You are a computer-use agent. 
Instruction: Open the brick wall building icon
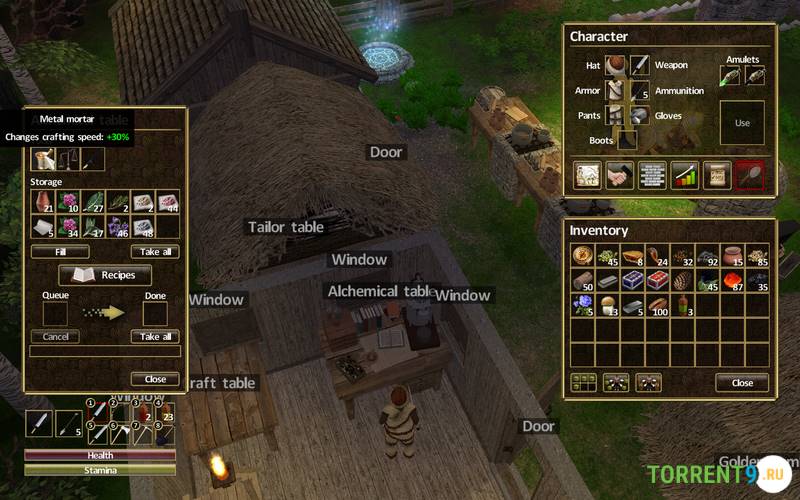[652, 175]
